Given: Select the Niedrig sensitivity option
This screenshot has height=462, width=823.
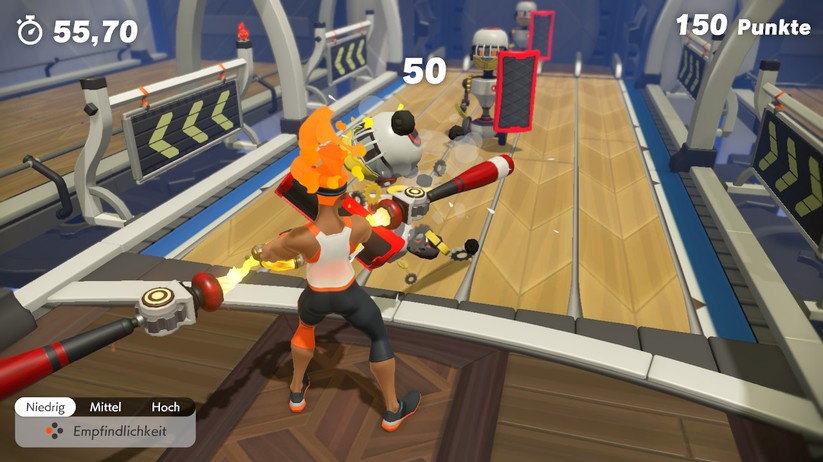Looking at the screenshot, I should [x=45, y=407].
